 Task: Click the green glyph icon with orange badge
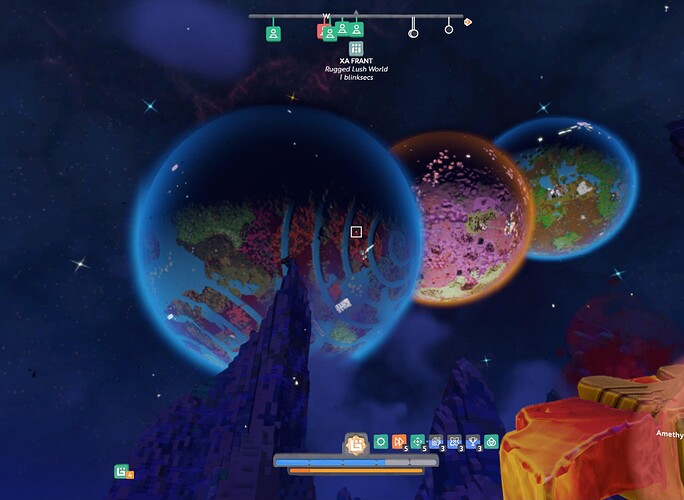(122, 471)
